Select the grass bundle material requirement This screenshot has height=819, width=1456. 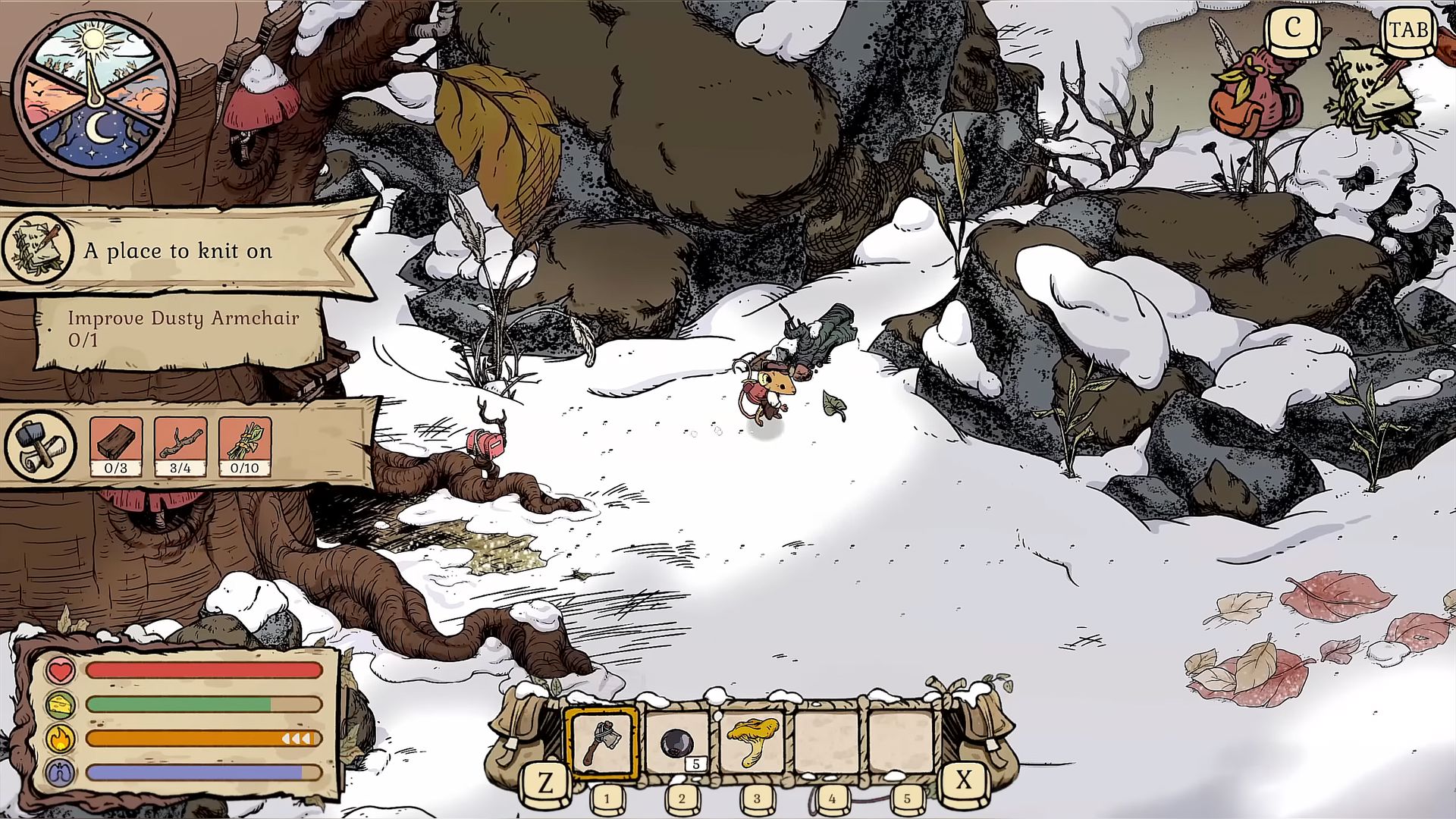[x=244, y=446]
